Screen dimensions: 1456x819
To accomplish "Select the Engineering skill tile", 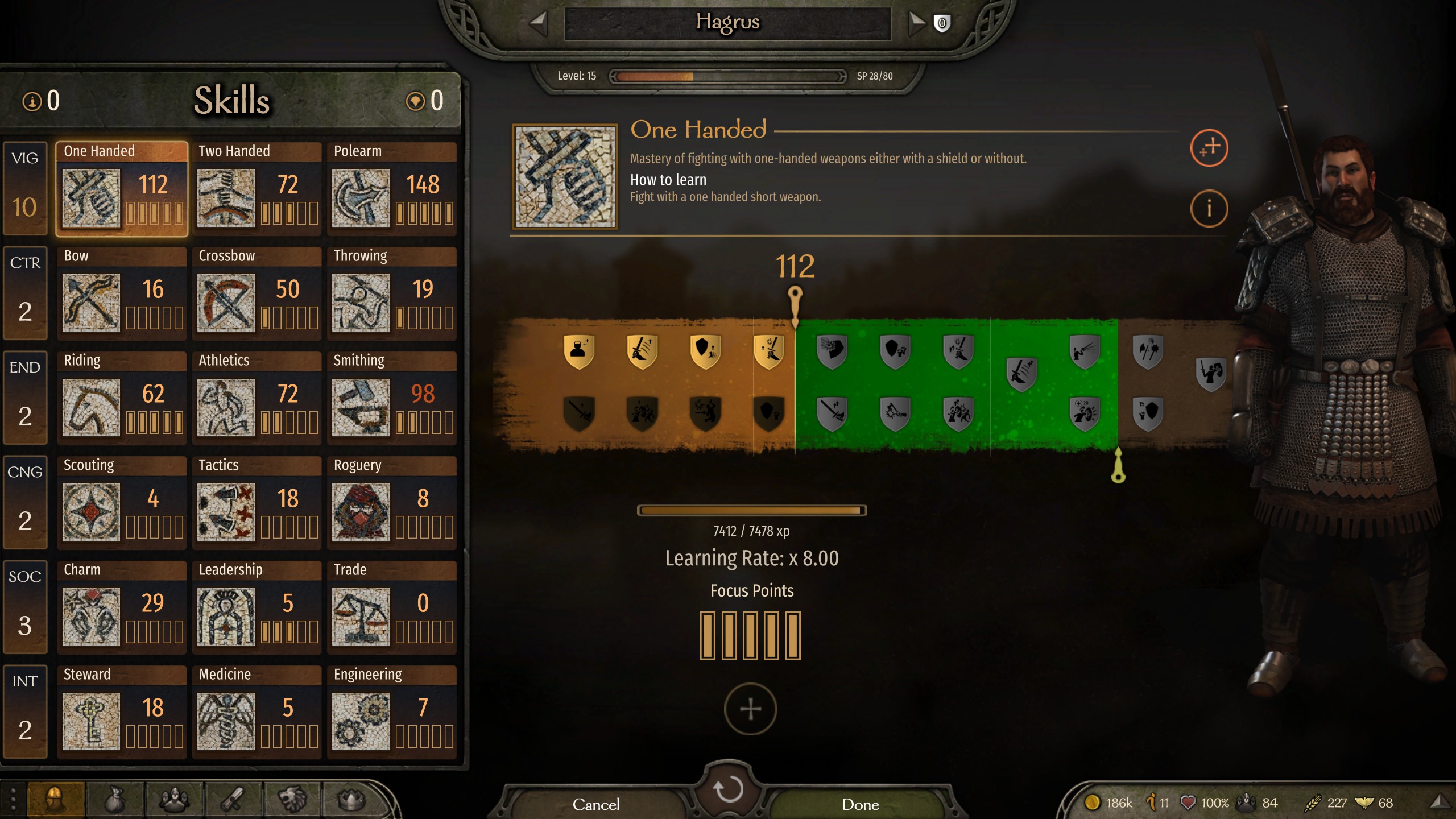I will 392,712.
